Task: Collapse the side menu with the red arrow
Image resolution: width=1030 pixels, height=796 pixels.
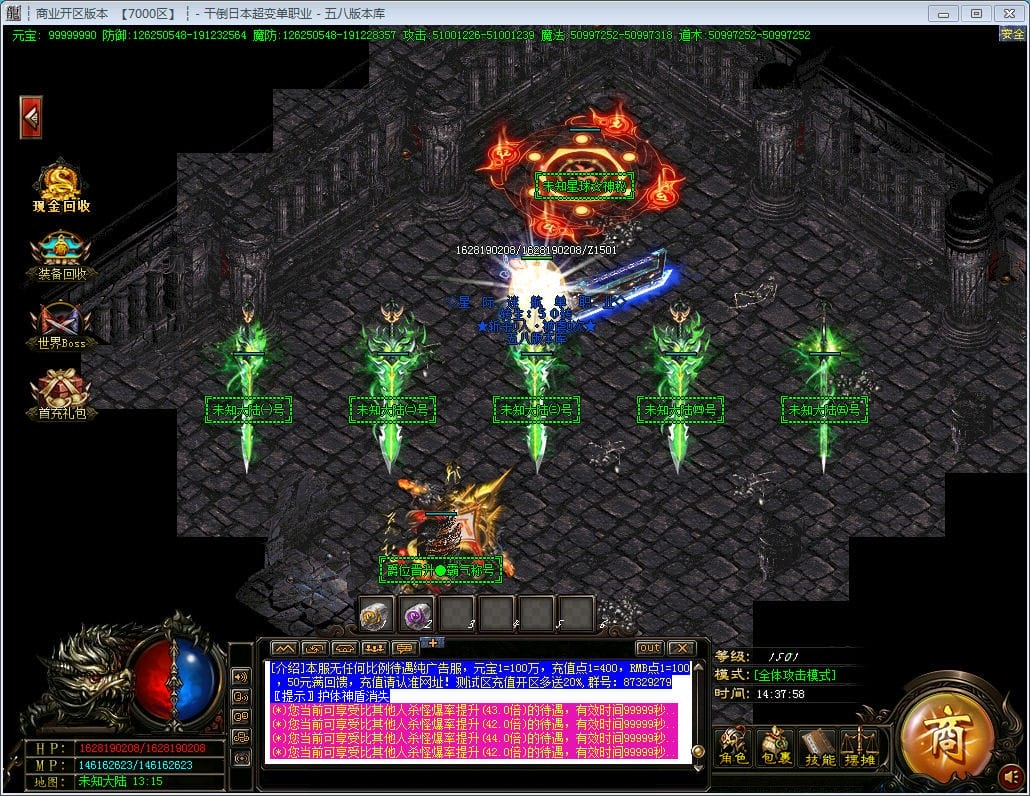Action: click(31, 118)
